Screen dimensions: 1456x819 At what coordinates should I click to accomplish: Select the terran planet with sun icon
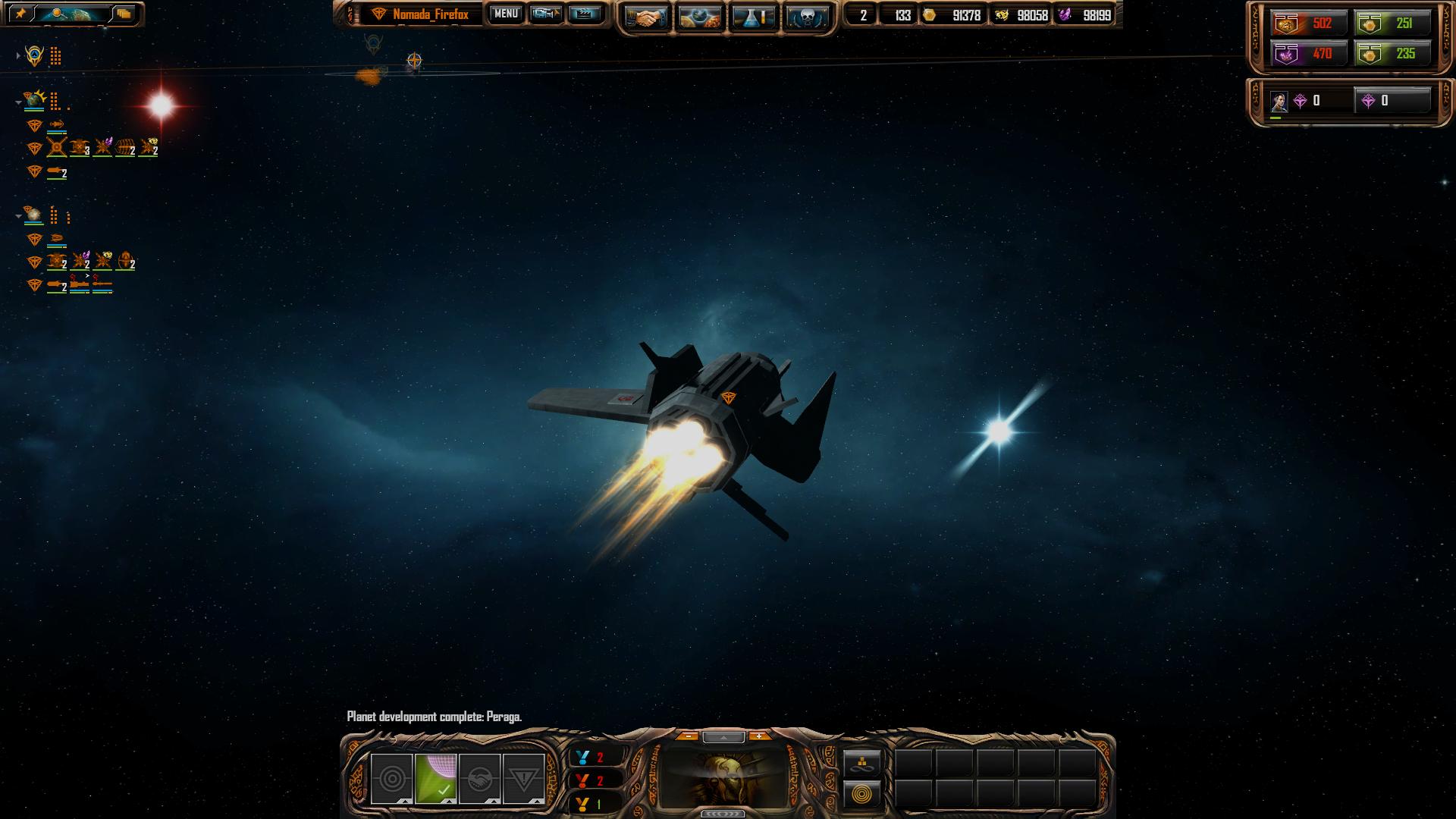pyautogui.click(x=34, y=99)
